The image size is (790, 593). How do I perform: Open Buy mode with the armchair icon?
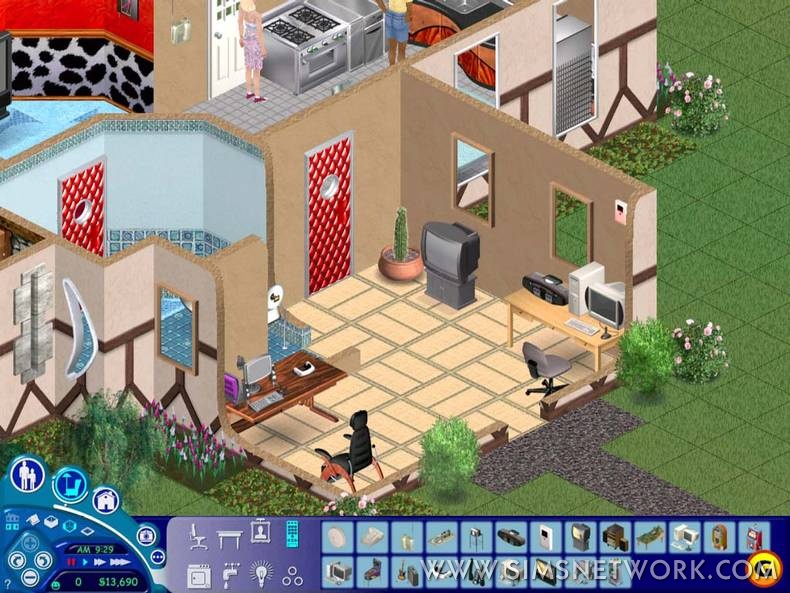pyautogui.click(x=70, y=485)
